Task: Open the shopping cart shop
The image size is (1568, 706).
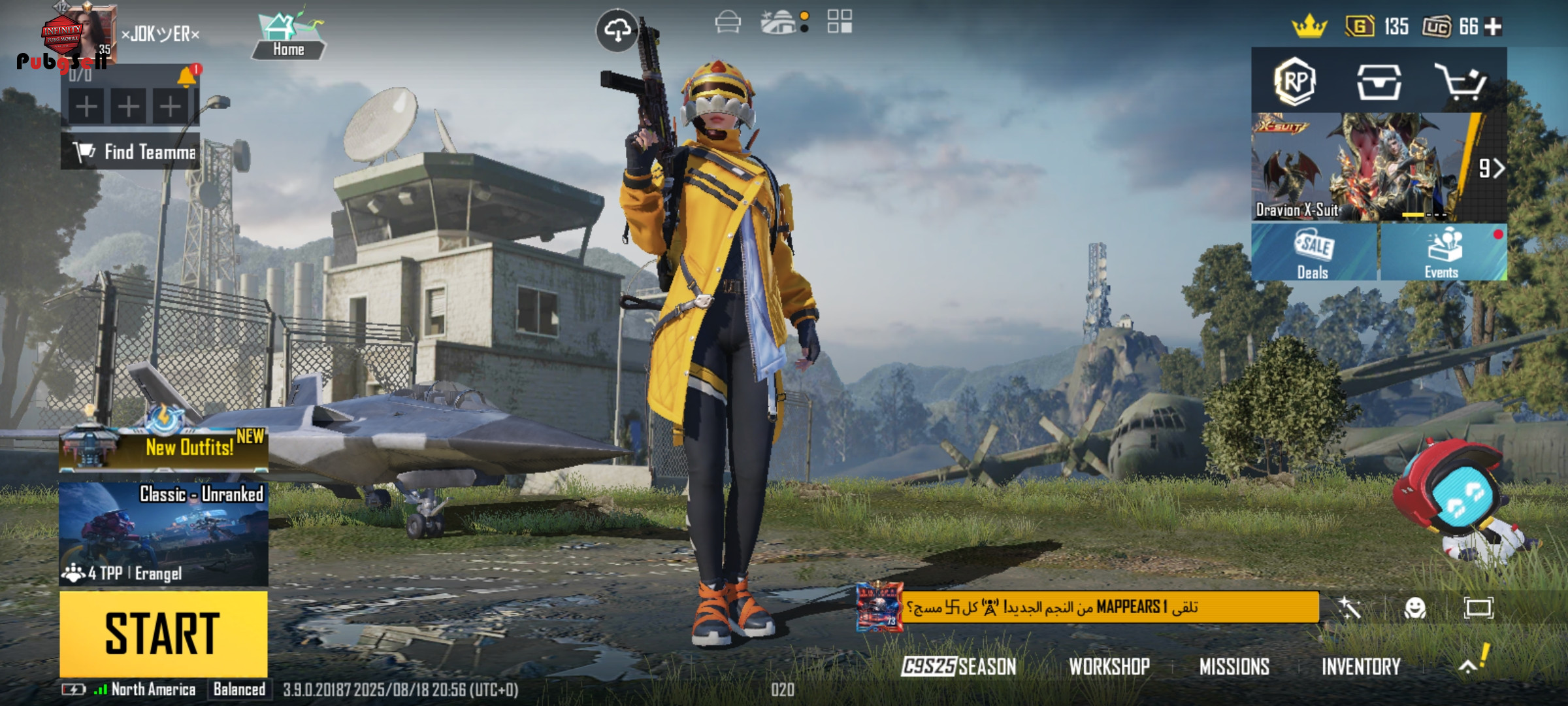Action: click(x=1460, y=82)
